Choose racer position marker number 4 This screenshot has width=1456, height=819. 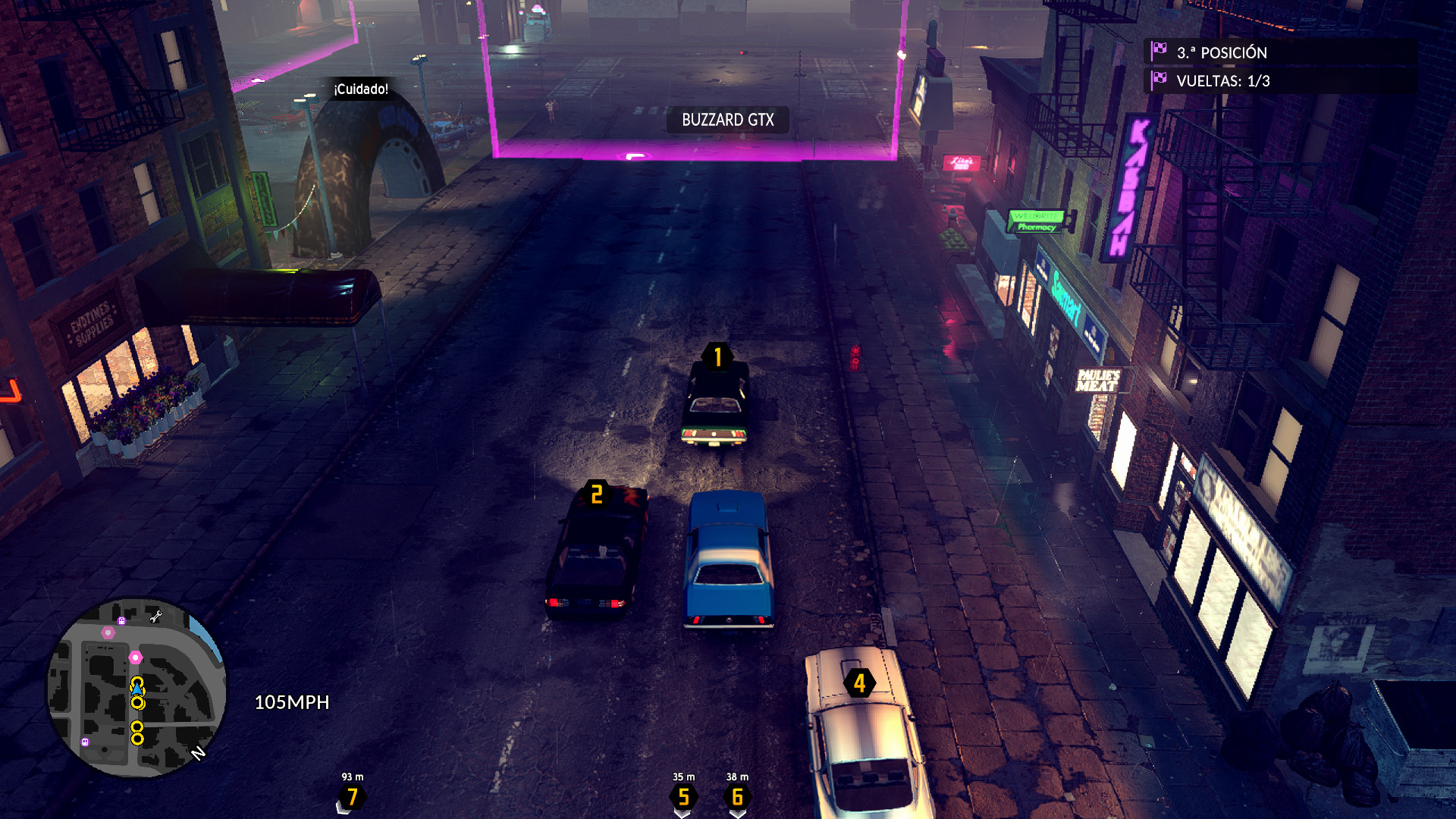859,683
